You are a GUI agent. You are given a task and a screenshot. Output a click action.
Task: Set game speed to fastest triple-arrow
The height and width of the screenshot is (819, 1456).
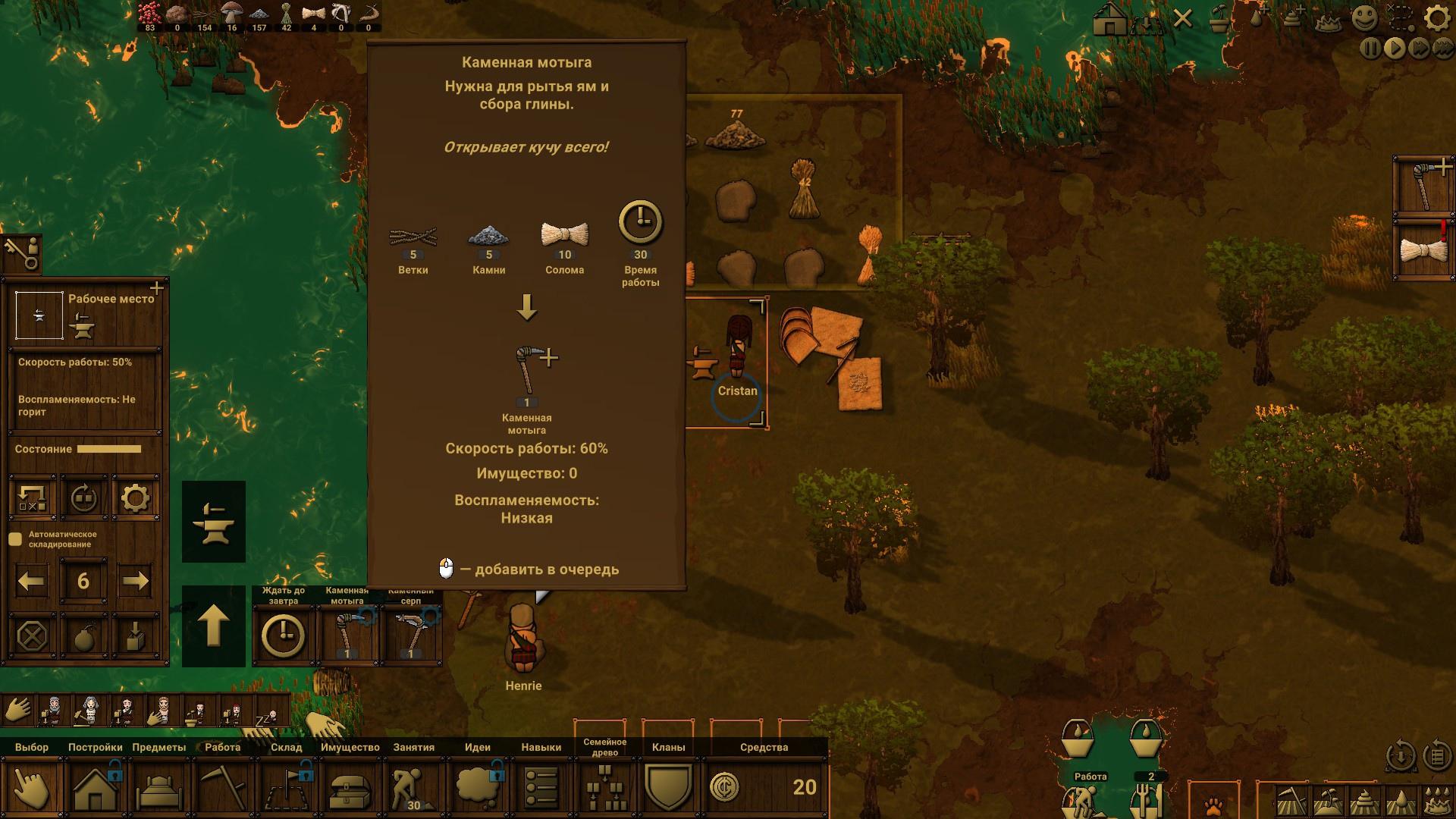click(1442, 49)
